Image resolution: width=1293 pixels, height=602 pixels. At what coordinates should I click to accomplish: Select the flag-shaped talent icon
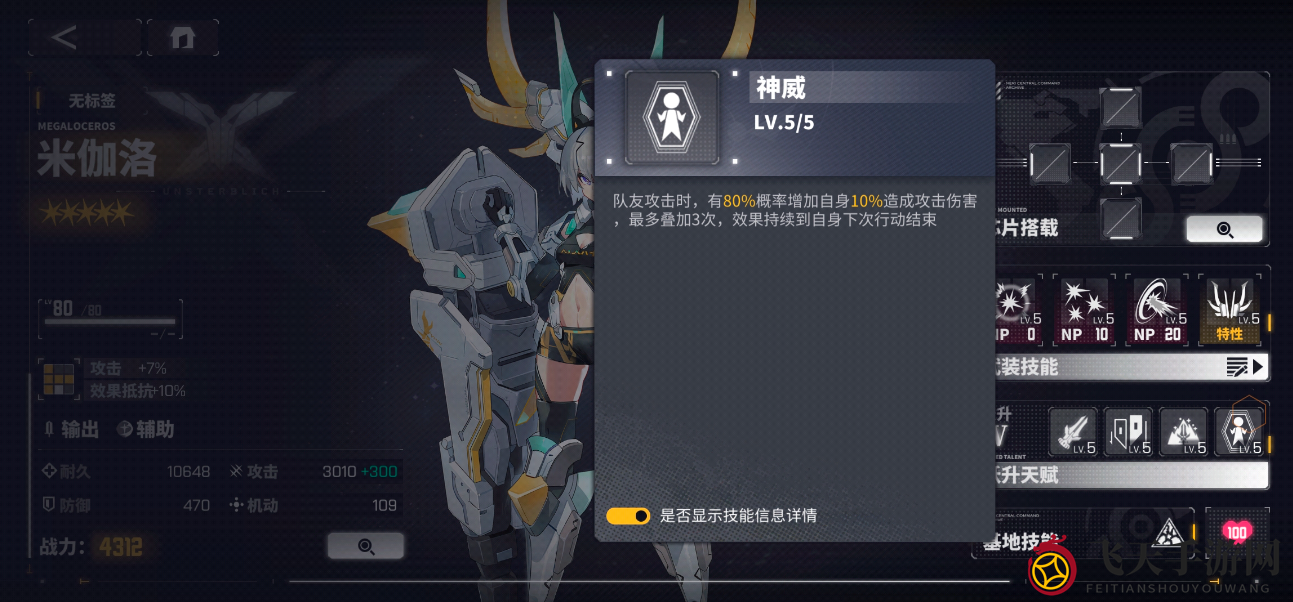pyautogui.click(x=1128, y=432)
